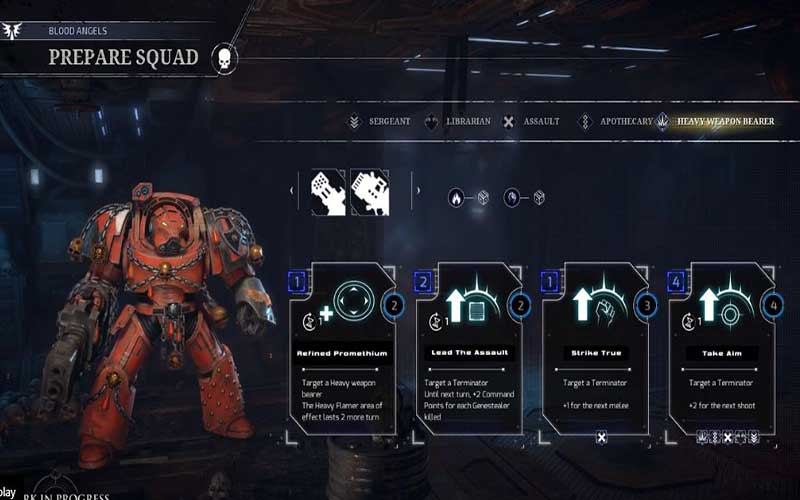800x500 pixels.
Task: Click the fist icon with dice
Action: coord(523,198)
